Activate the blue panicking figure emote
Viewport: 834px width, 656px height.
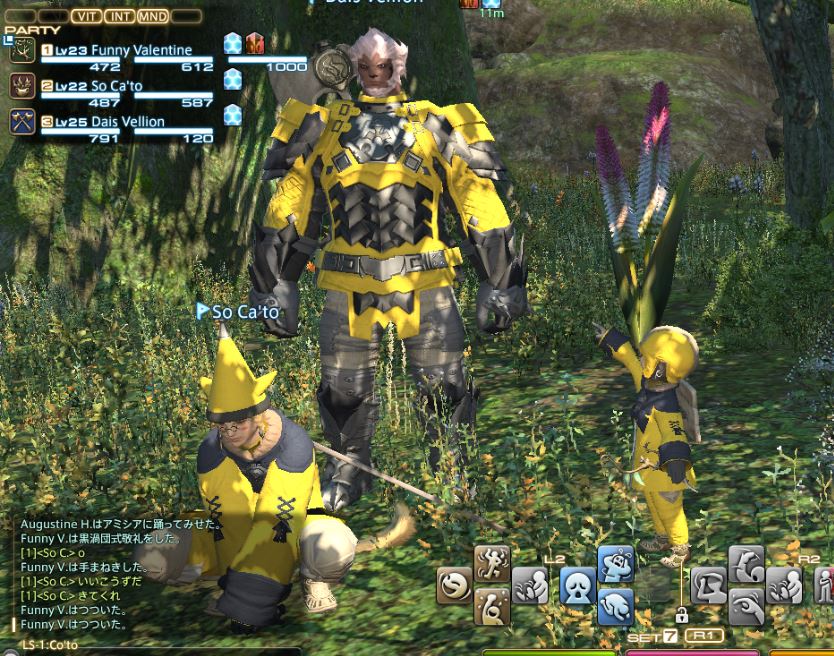[616, 563]
